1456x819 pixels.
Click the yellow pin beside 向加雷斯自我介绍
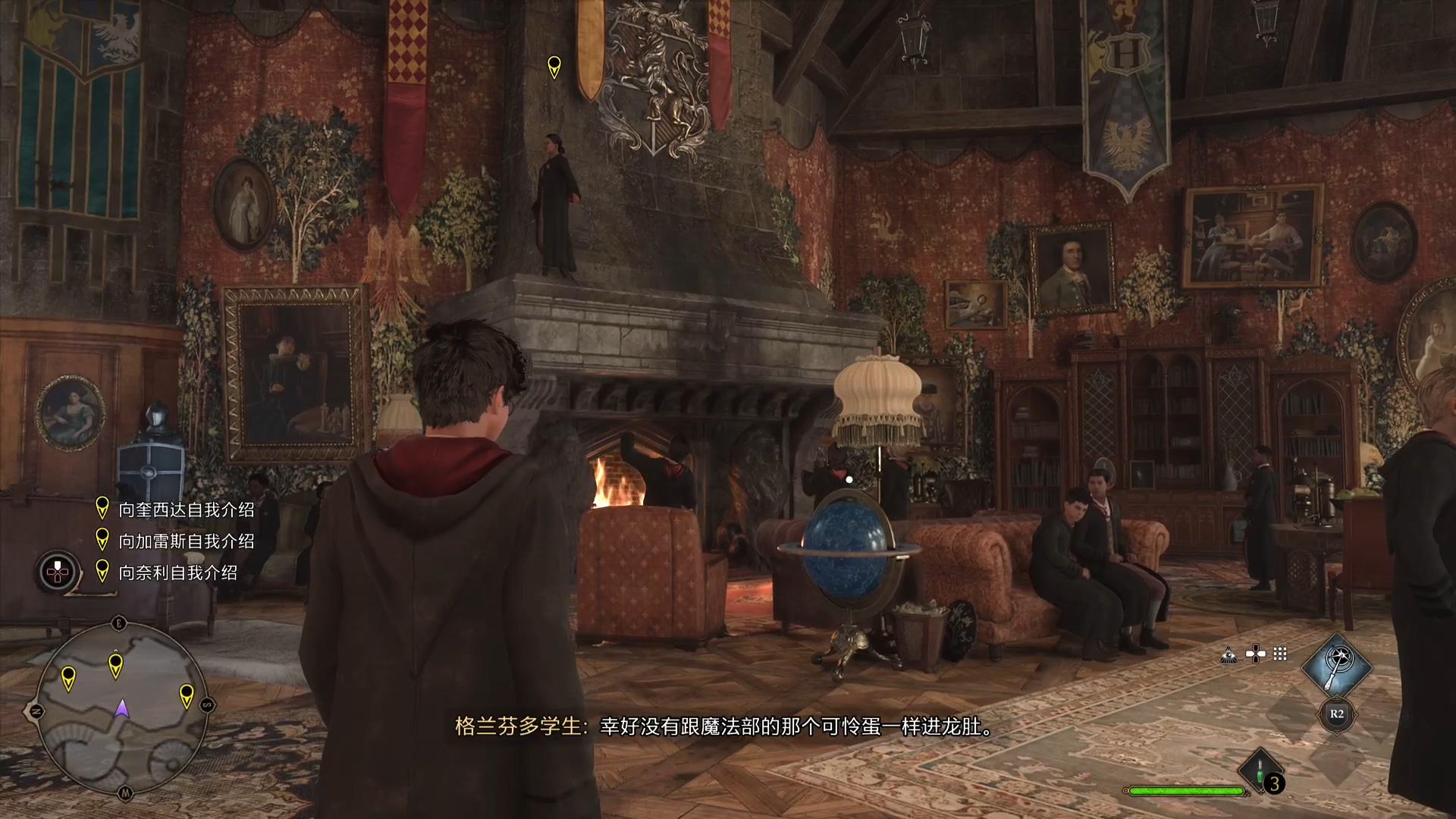pos(102,538)
